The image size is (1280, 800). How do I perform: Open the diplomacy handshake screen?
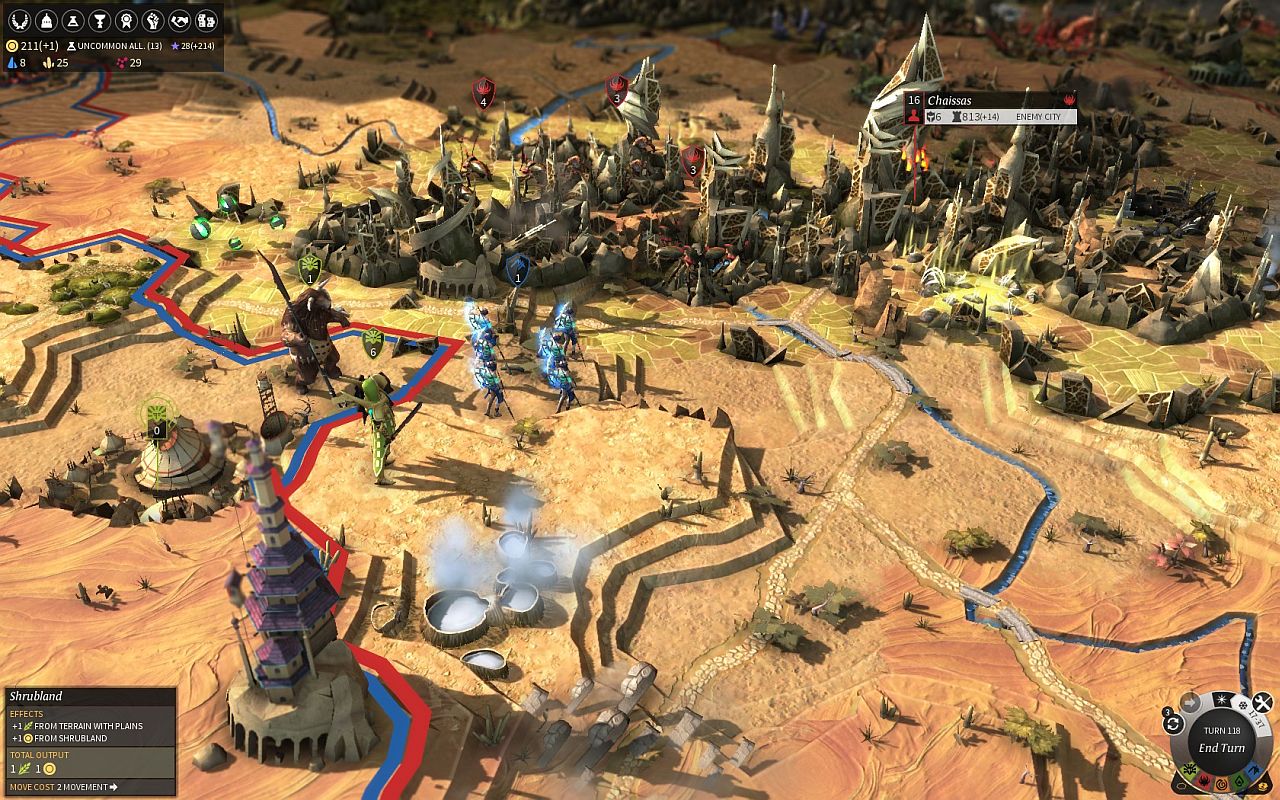point(180,20)
